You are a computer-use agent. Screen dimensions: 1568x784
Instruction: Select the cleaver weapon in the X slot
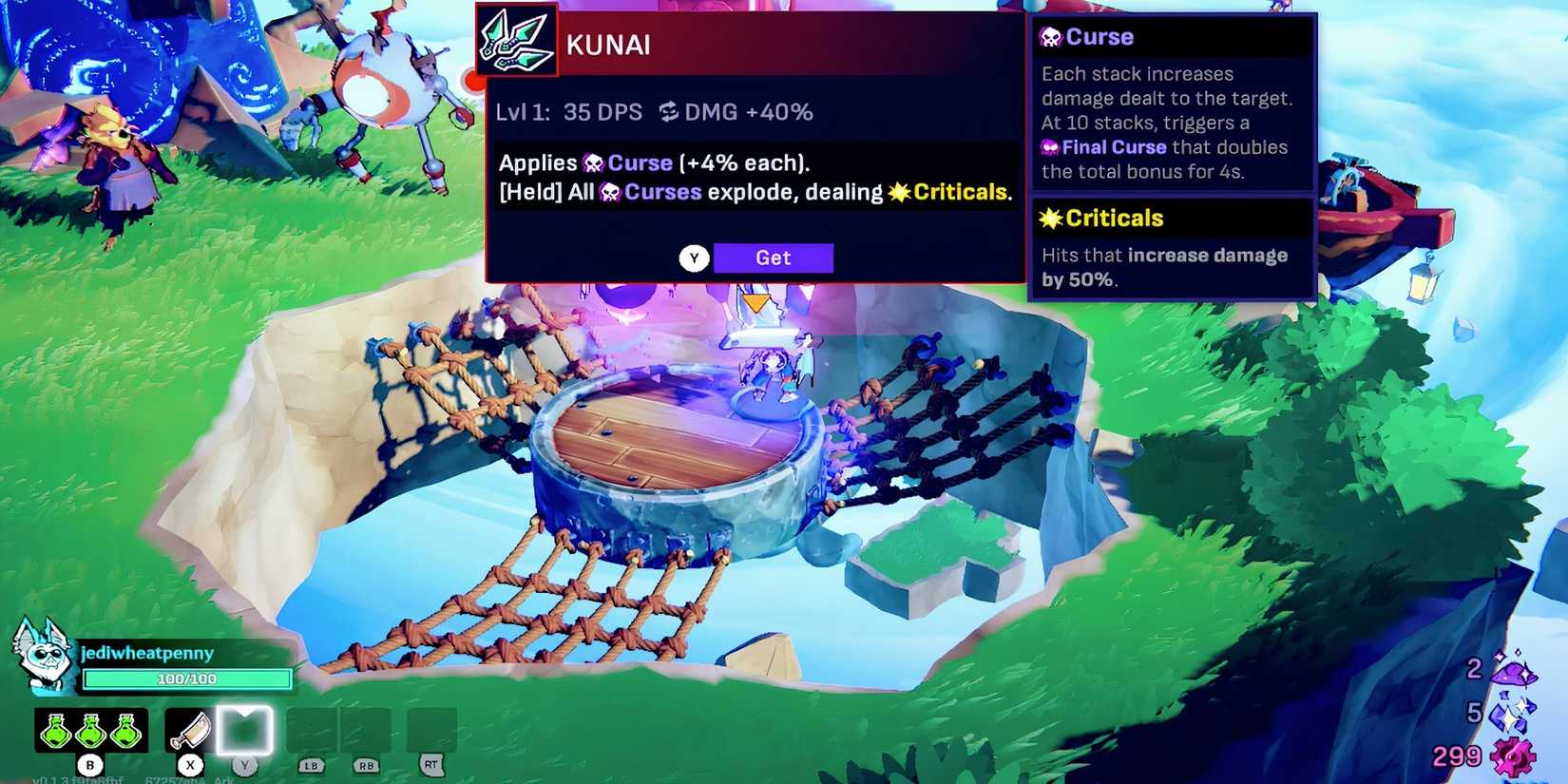coord(189,730)
